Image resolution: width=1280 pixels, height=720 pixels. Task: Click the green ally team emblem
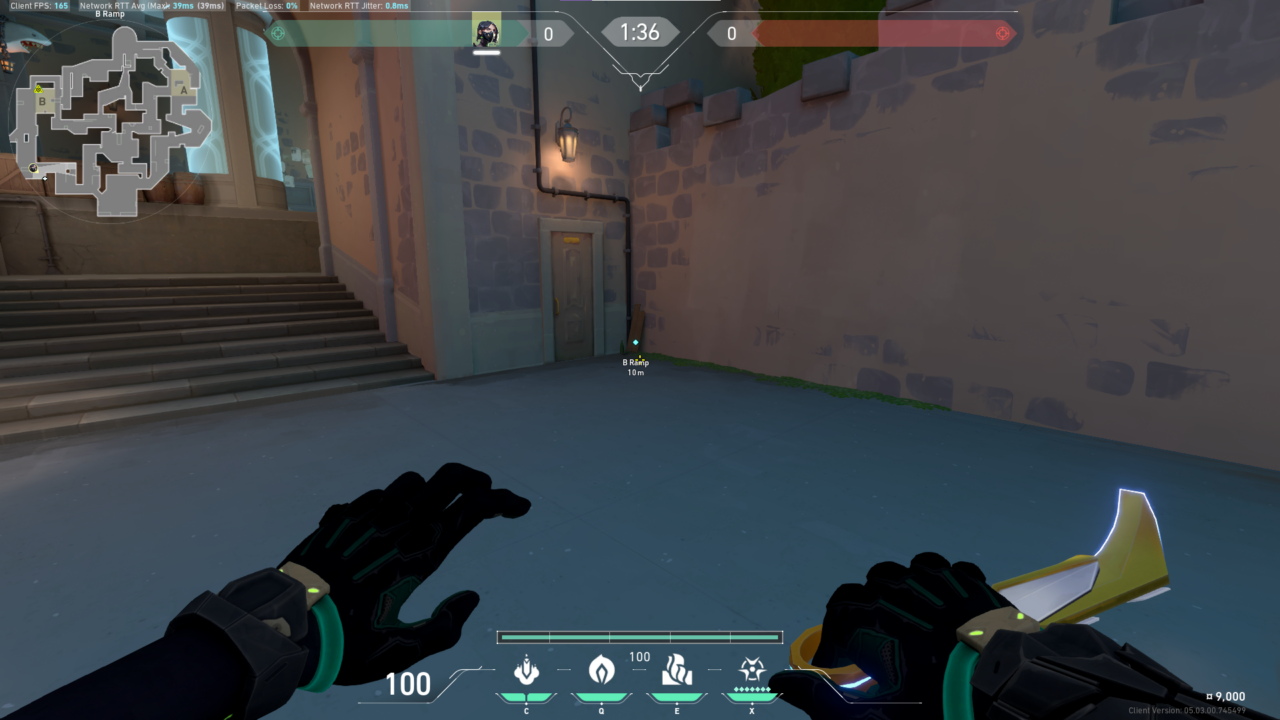[277, 33]
